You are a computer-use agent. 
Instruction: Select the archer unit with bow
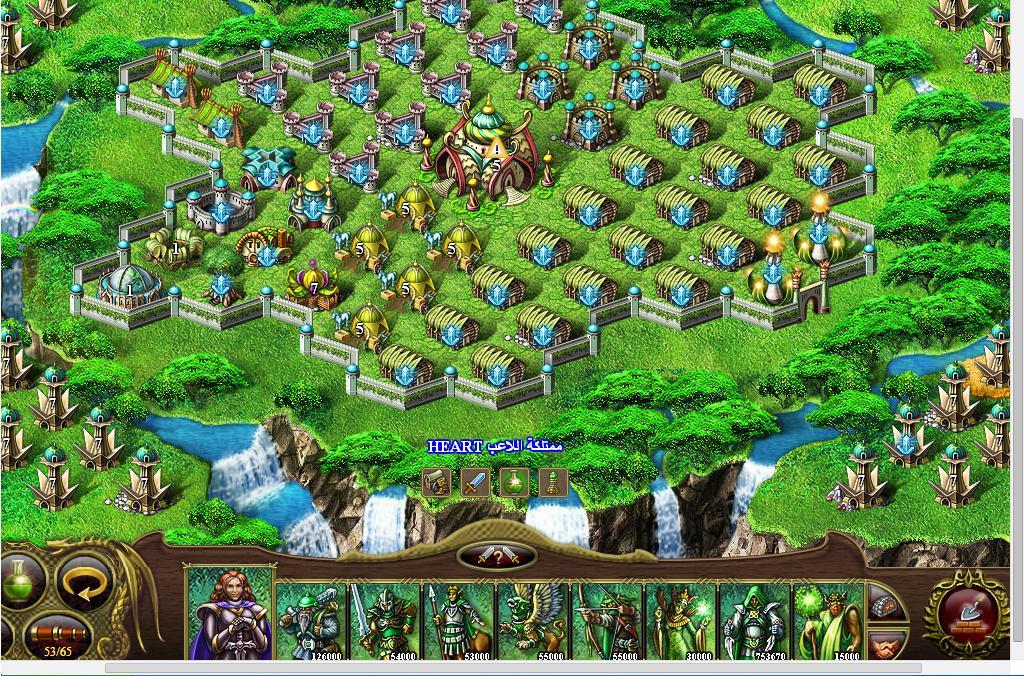click(x=607, y=620)
